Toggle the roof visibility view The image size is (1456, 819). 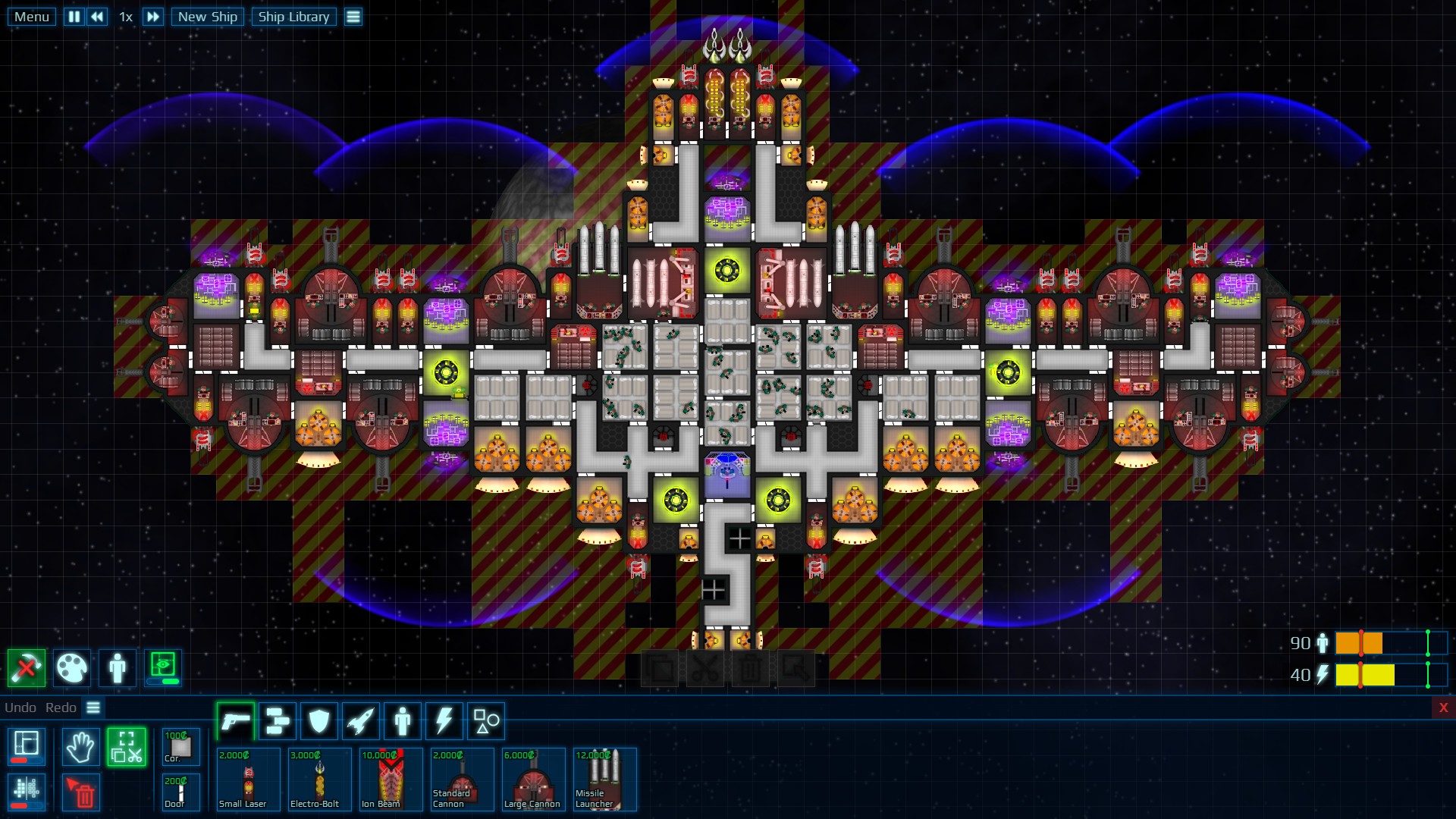[x=162, y=668]
